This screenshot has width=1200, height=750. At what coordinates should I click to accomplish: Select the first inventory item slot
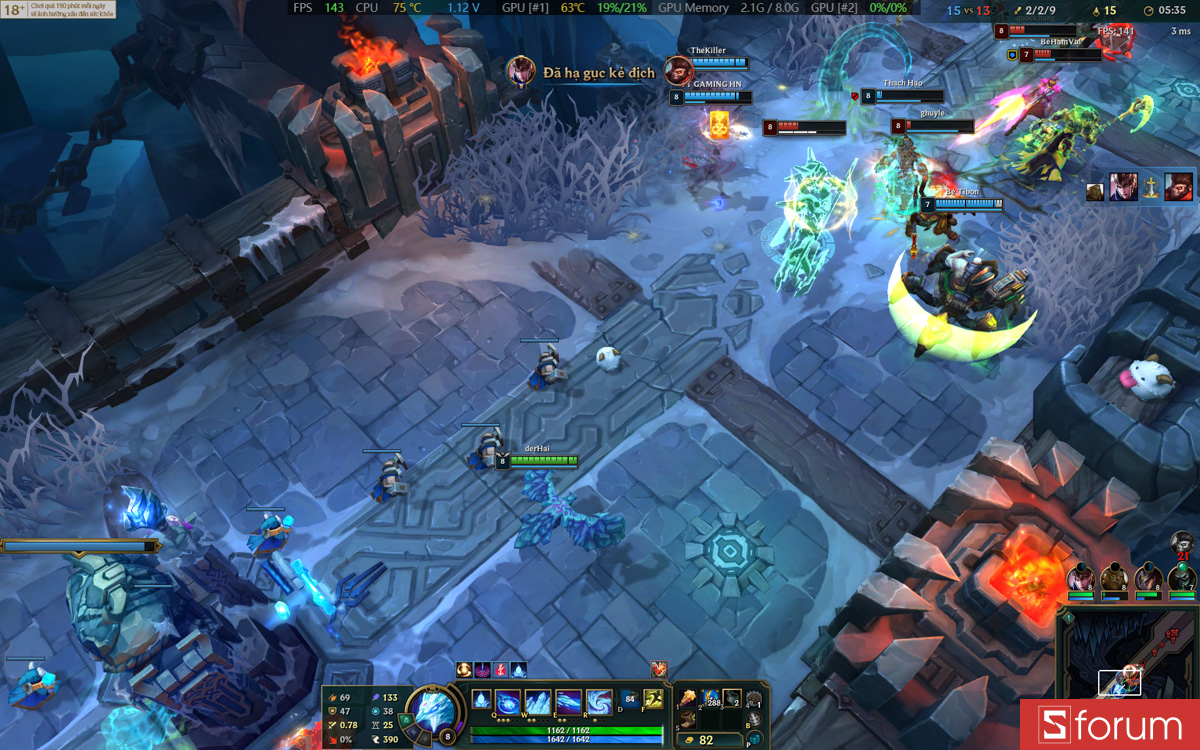coord(688,698)
